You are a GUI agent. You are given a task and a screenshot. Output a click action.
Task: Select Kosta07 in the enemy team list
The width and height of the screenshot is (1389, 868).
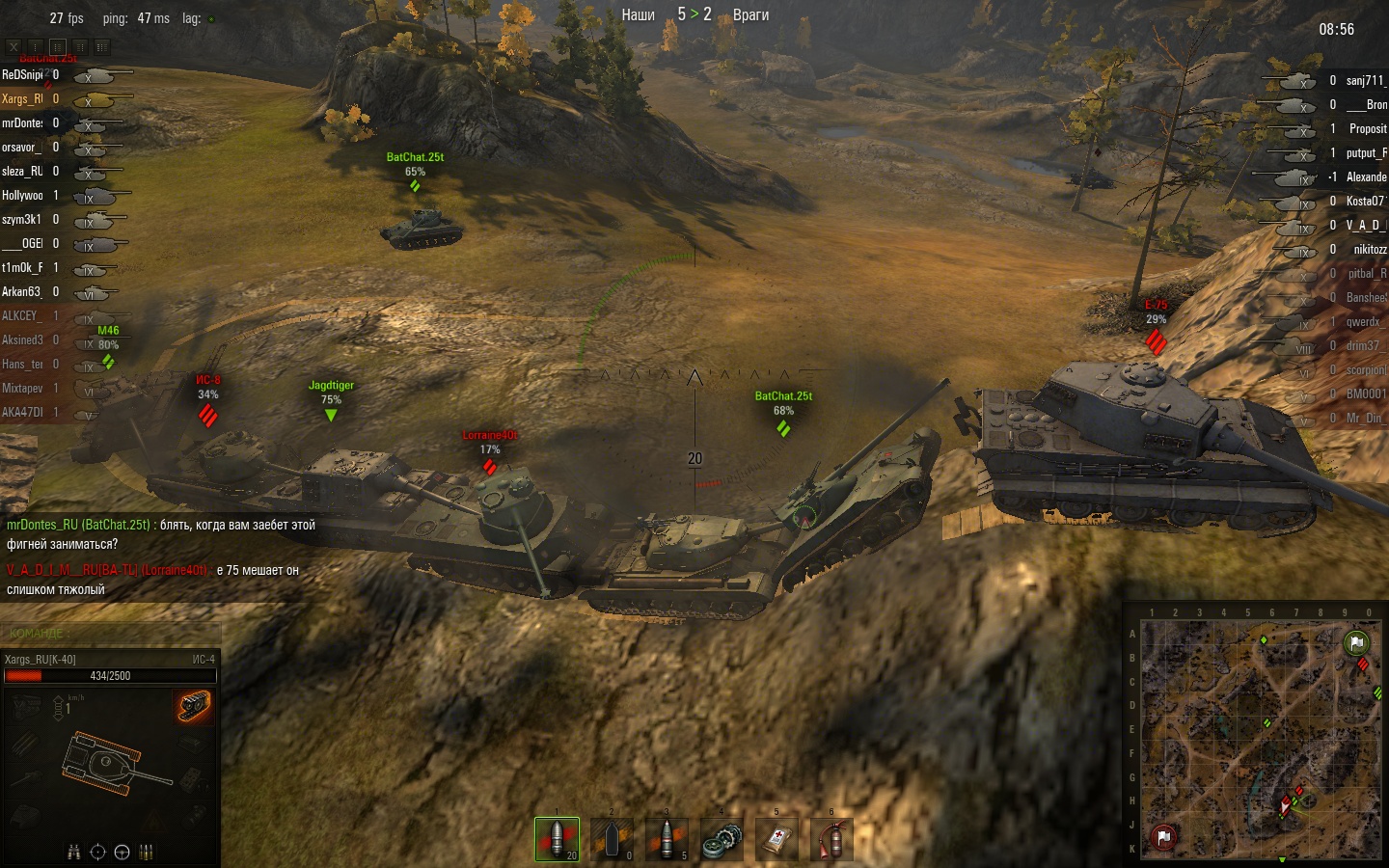(x=1365, y=202)
